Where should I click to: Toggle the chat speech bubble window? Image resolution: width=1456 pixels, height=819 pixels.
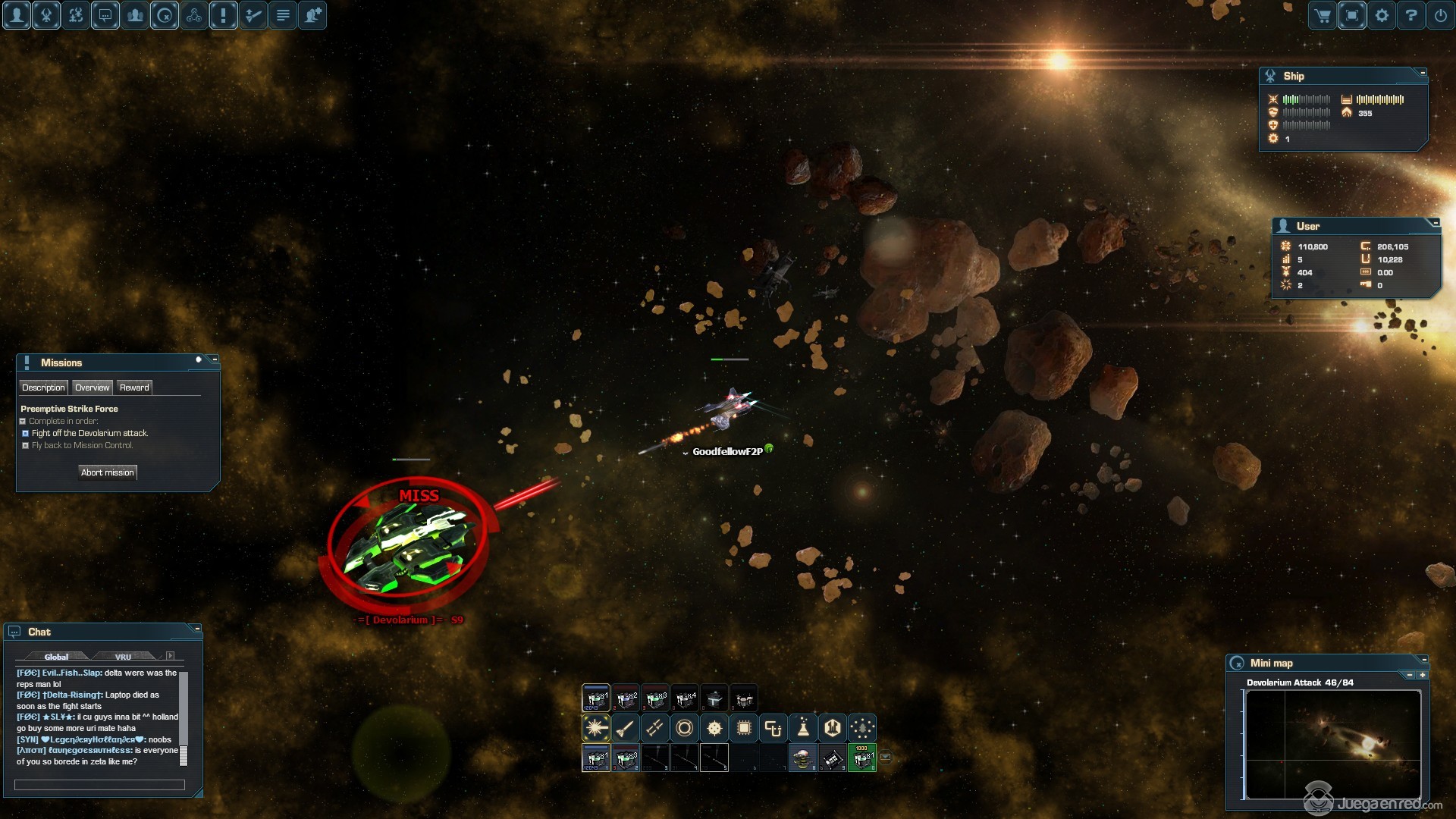[105, 15]
